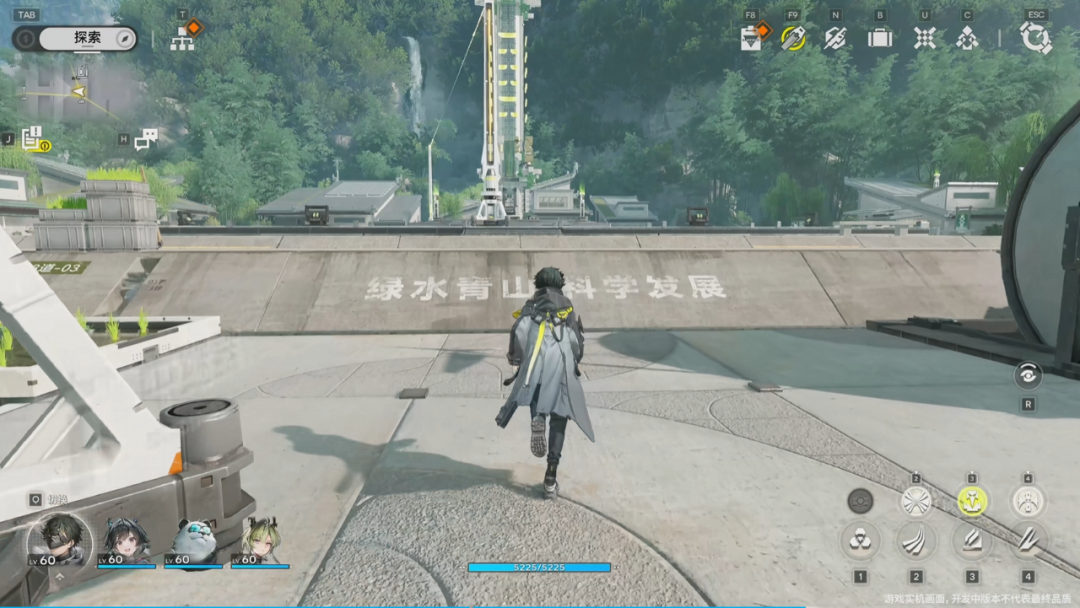1080x608 pixels.
Task: Activate the glowing yellow ultimate skill icon
Action: click(x=972, y=501)
